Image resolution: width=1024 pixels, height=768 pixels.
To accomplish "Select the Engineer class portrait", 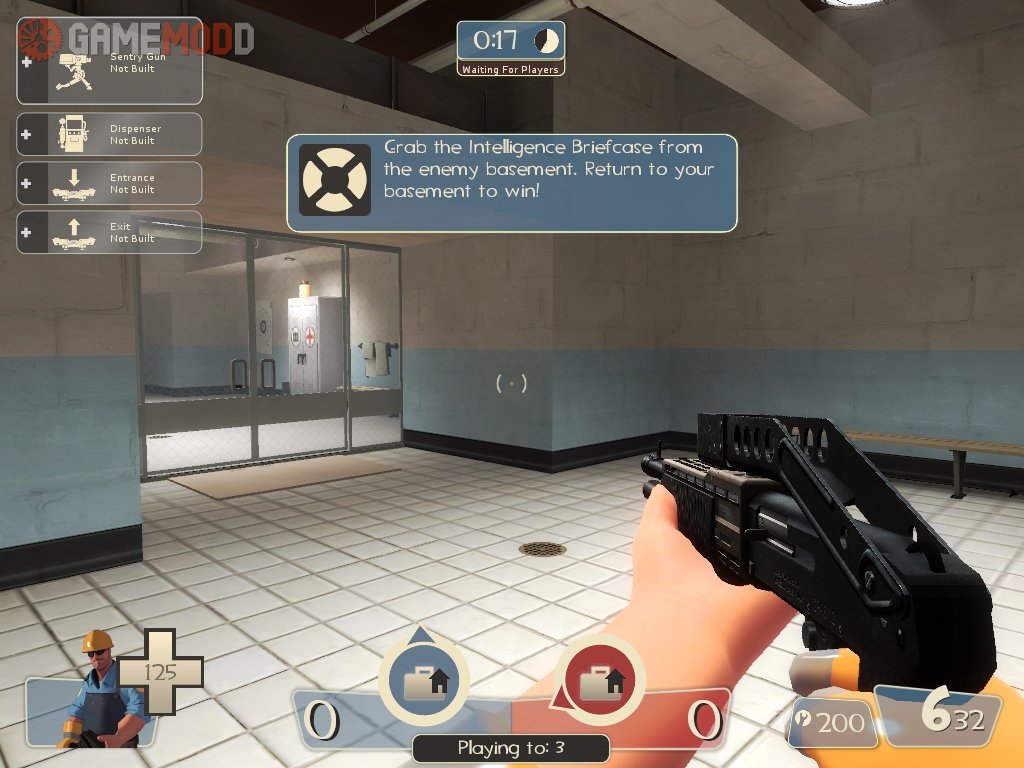I will click(x=97, y=690).
